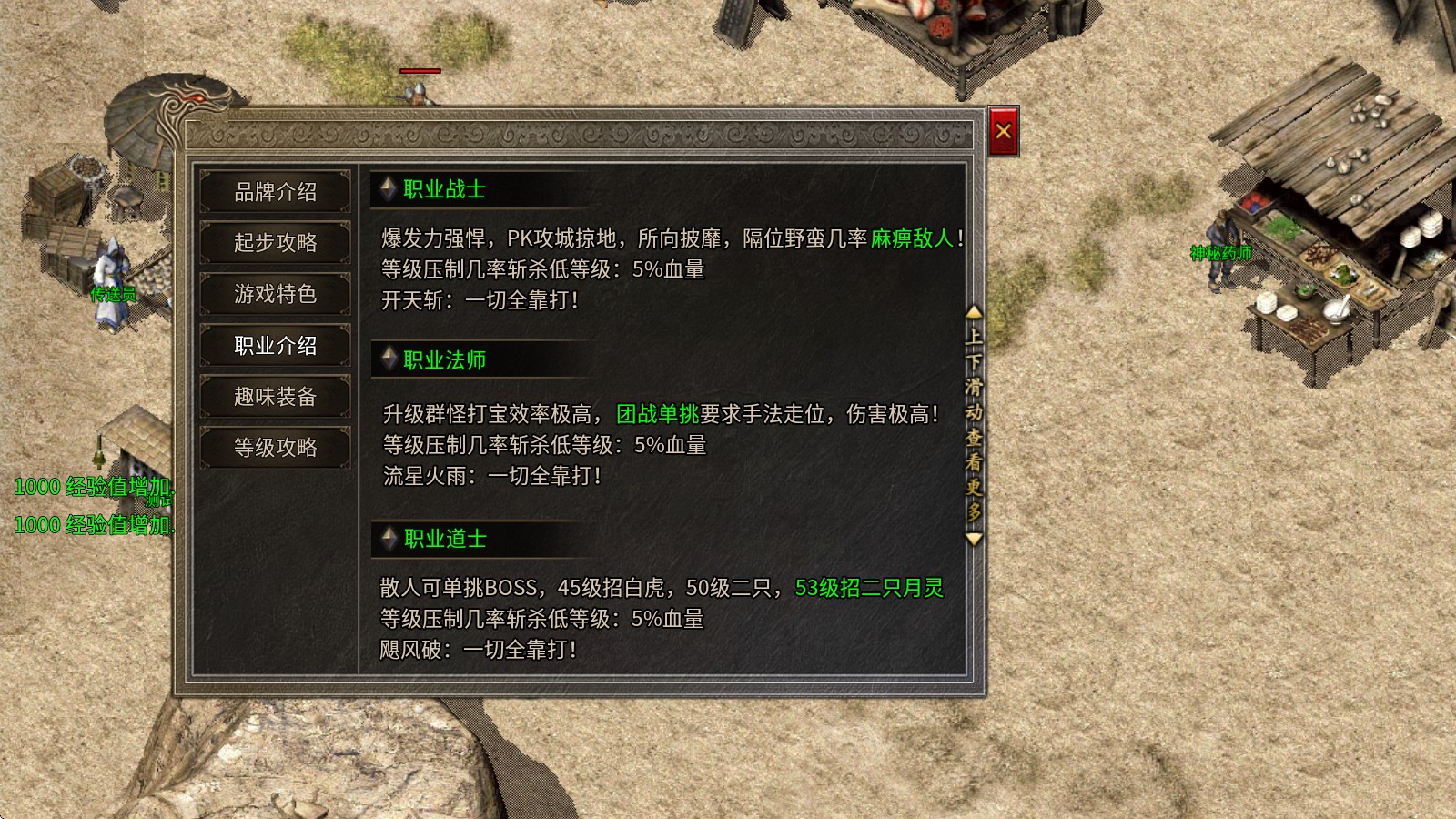
Task: Click the 53级招二只月灵 highlighted link
Action: 867,589
